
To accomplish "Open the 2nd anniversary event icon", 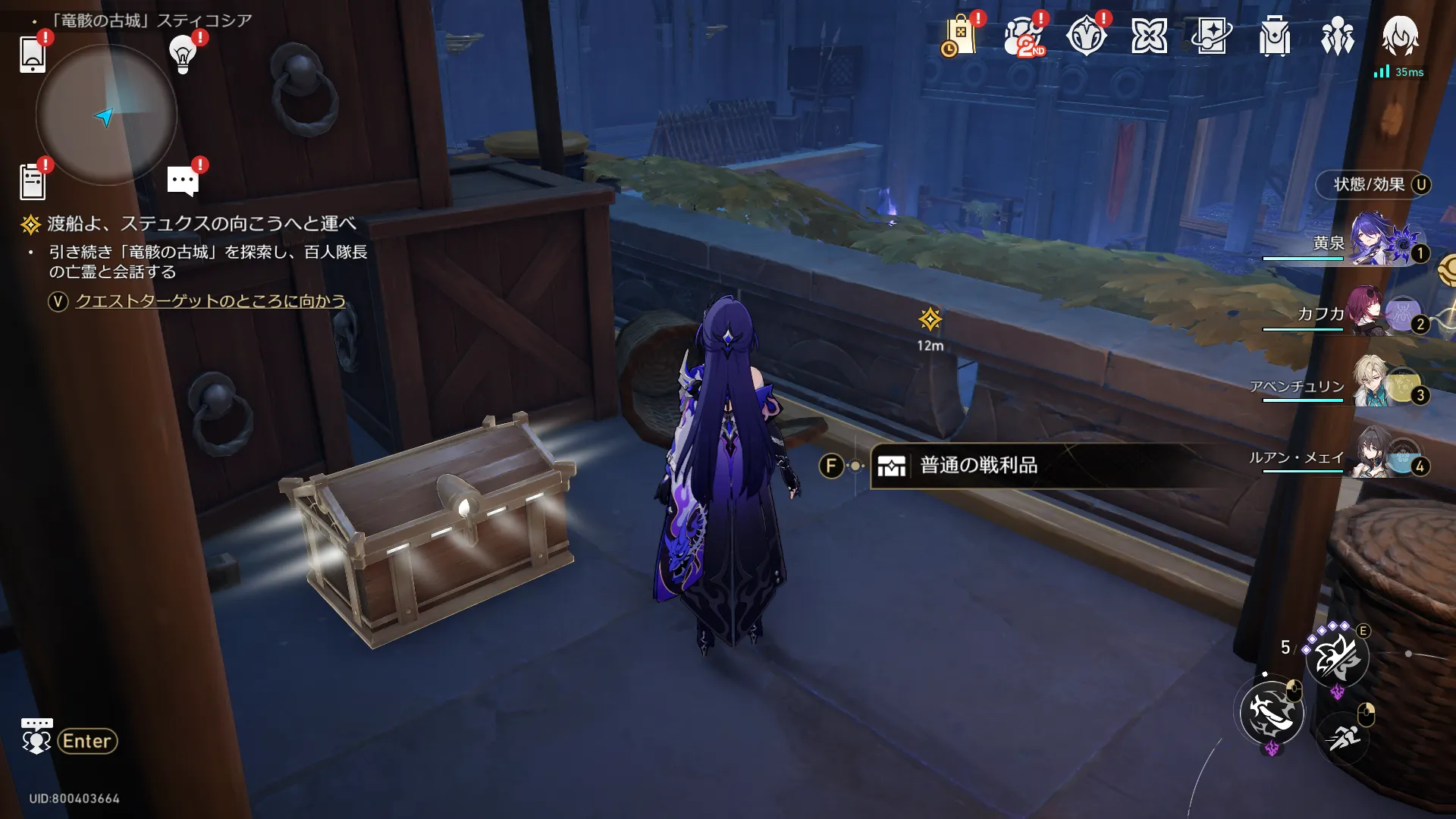I will (1023, 36).
